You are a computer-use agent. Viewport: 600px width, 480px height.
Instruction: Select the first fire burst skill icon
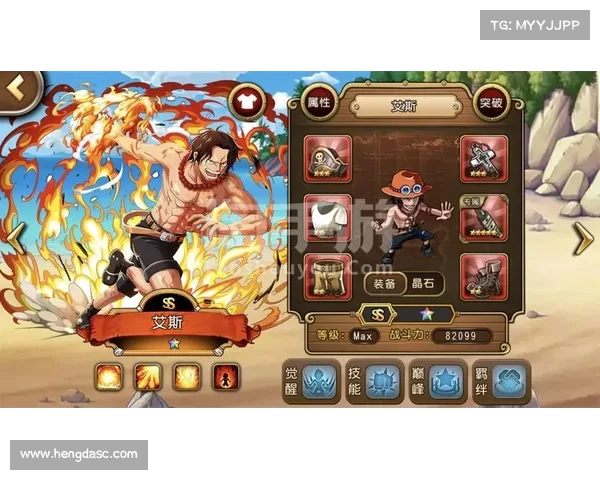click(x=109, y=376)
